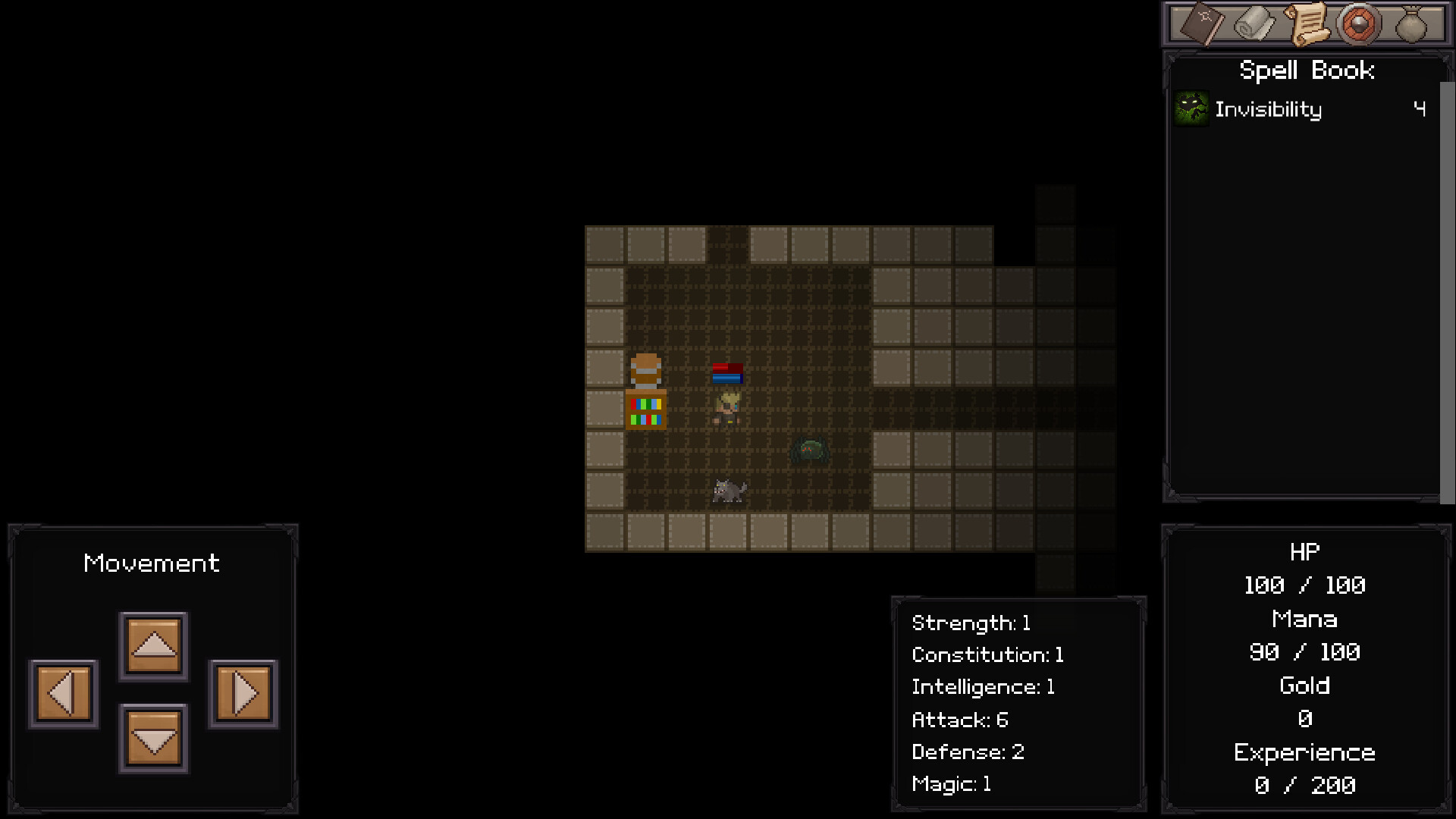1456x819 pixels.
Task: Click the player character sprite
Action: [727, 409]
